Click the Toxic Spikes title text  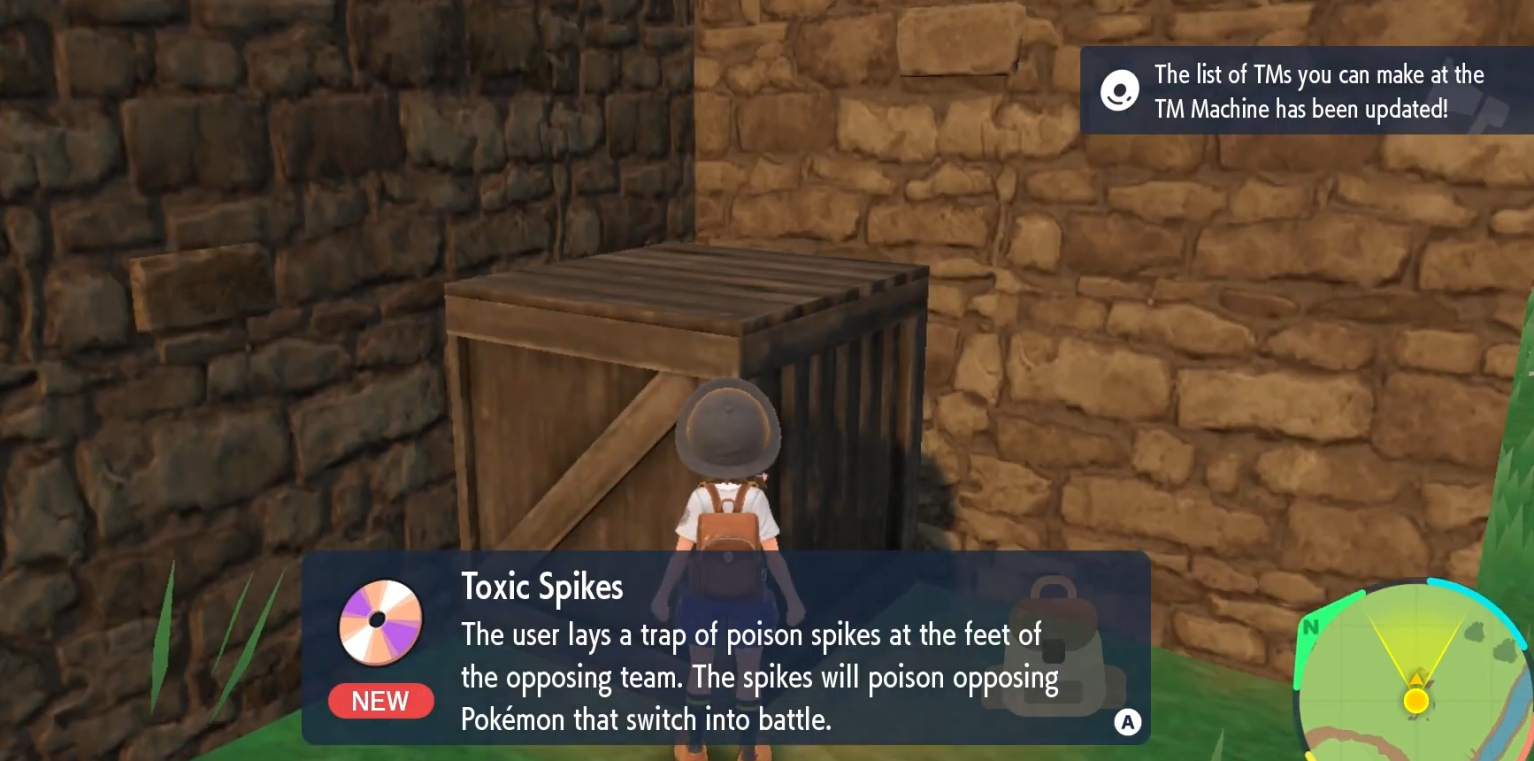click(541, 588)
